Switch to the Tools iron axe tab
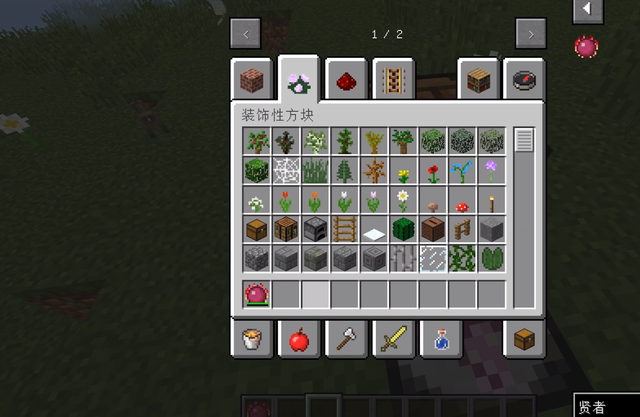This screenshot has width=640, height=417. (344, 340)
